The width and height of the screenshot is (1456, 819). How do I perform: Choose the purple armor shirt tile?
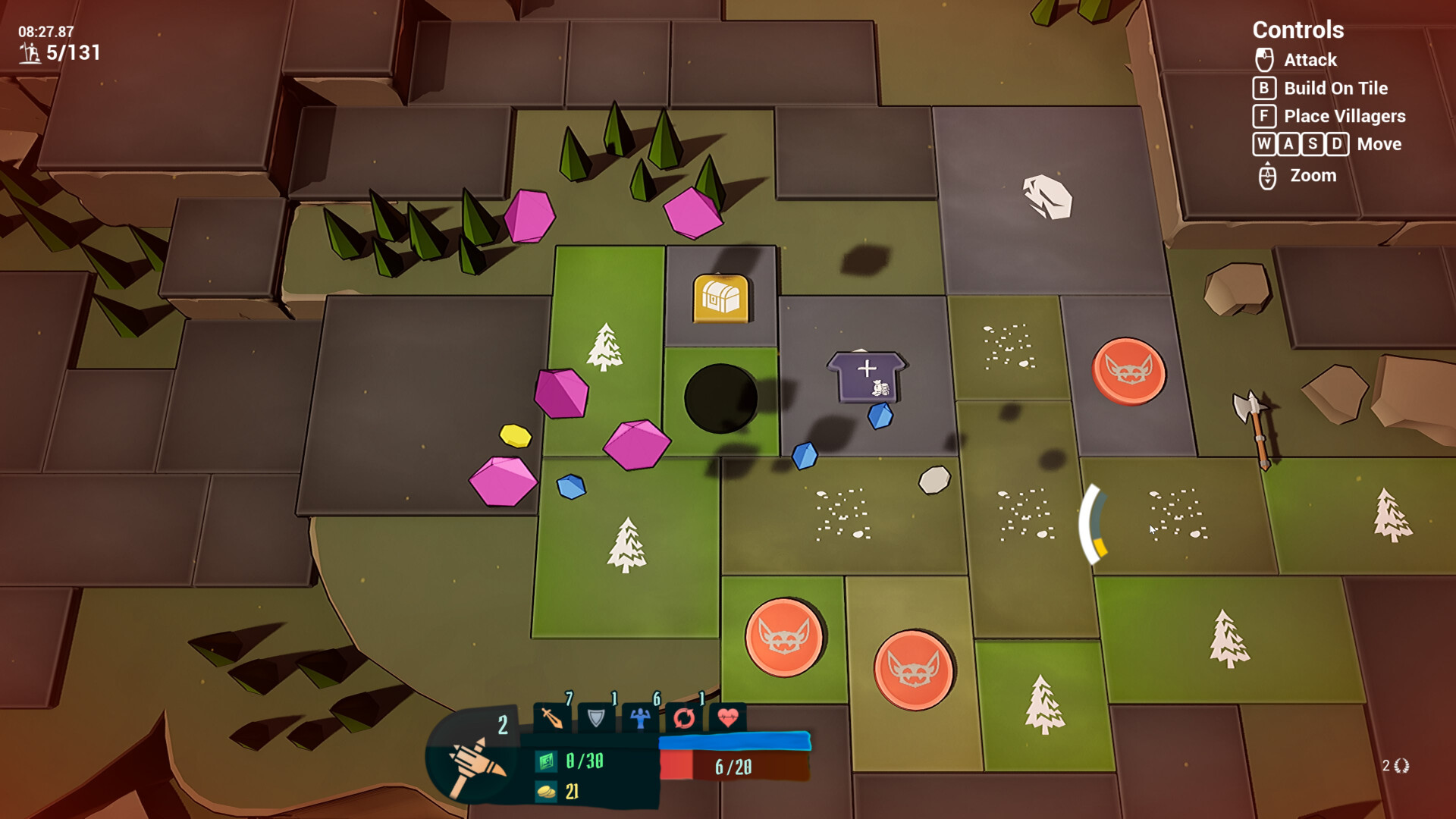[x=867, y=375]
